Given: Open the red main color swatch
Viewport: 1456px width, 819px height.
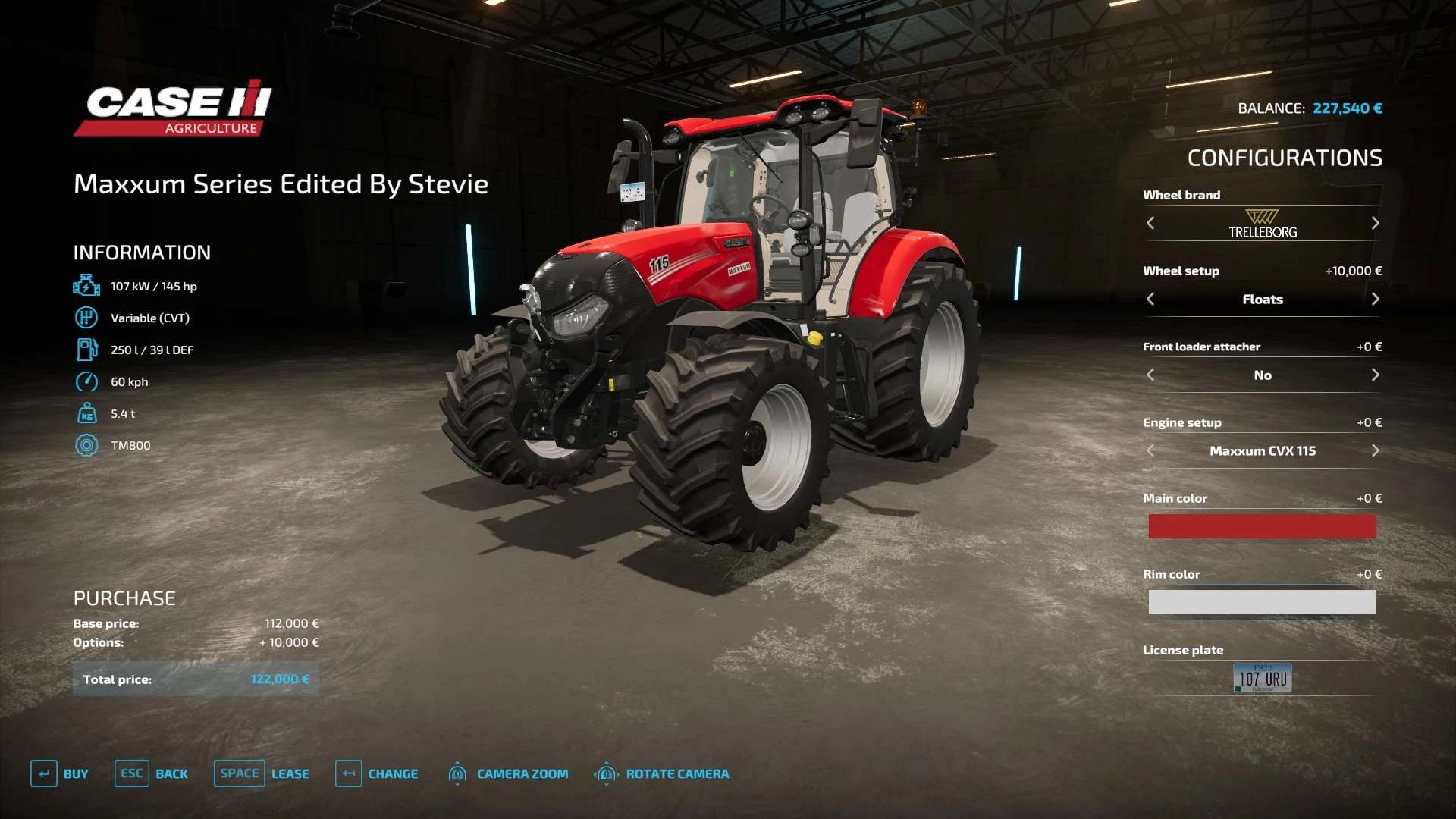Looking at the screenshot, I should (x=1262, y=526).
